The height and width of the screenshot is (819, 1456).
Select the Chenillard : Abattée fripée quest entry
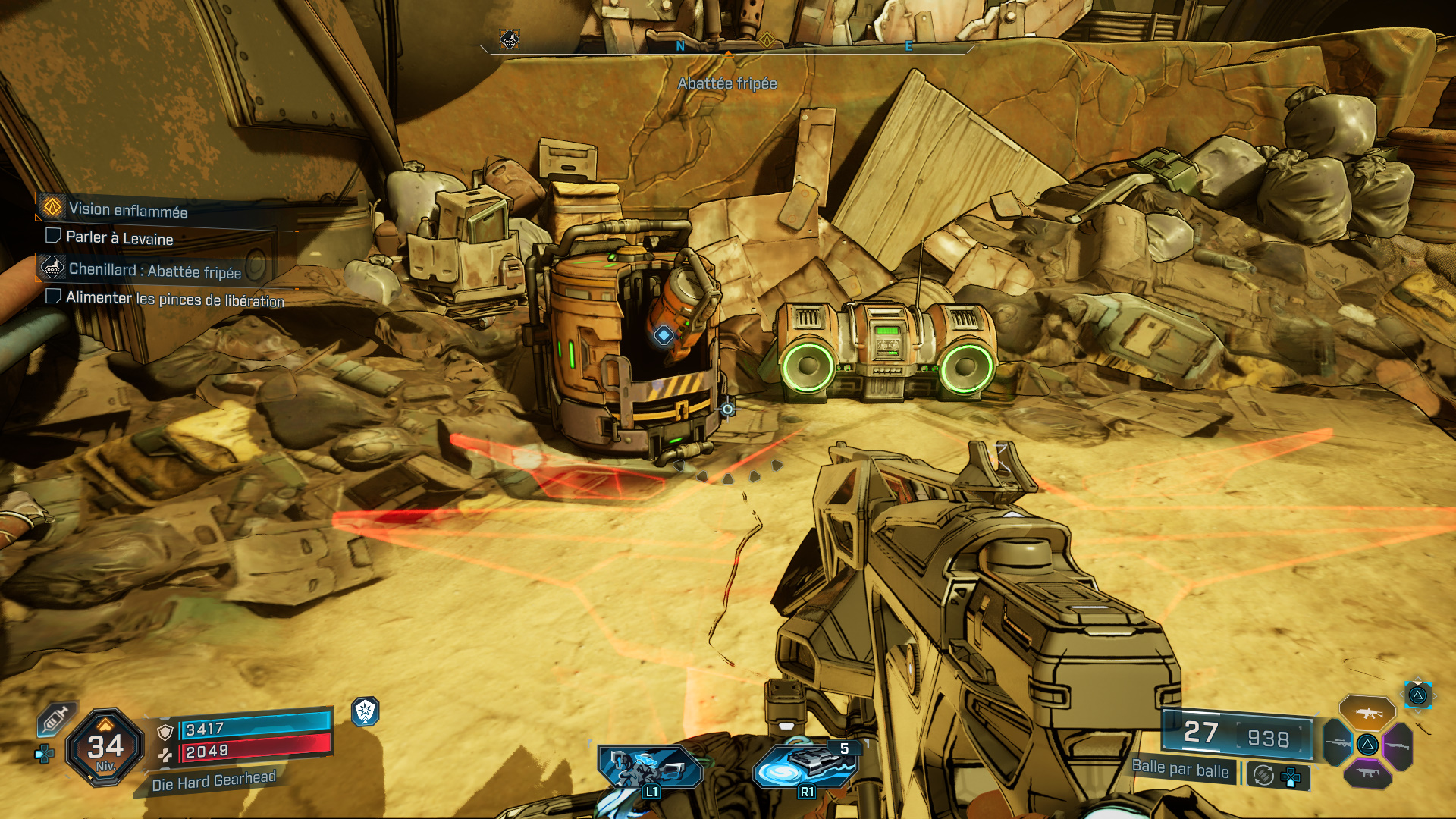click(x=155, y=270)
